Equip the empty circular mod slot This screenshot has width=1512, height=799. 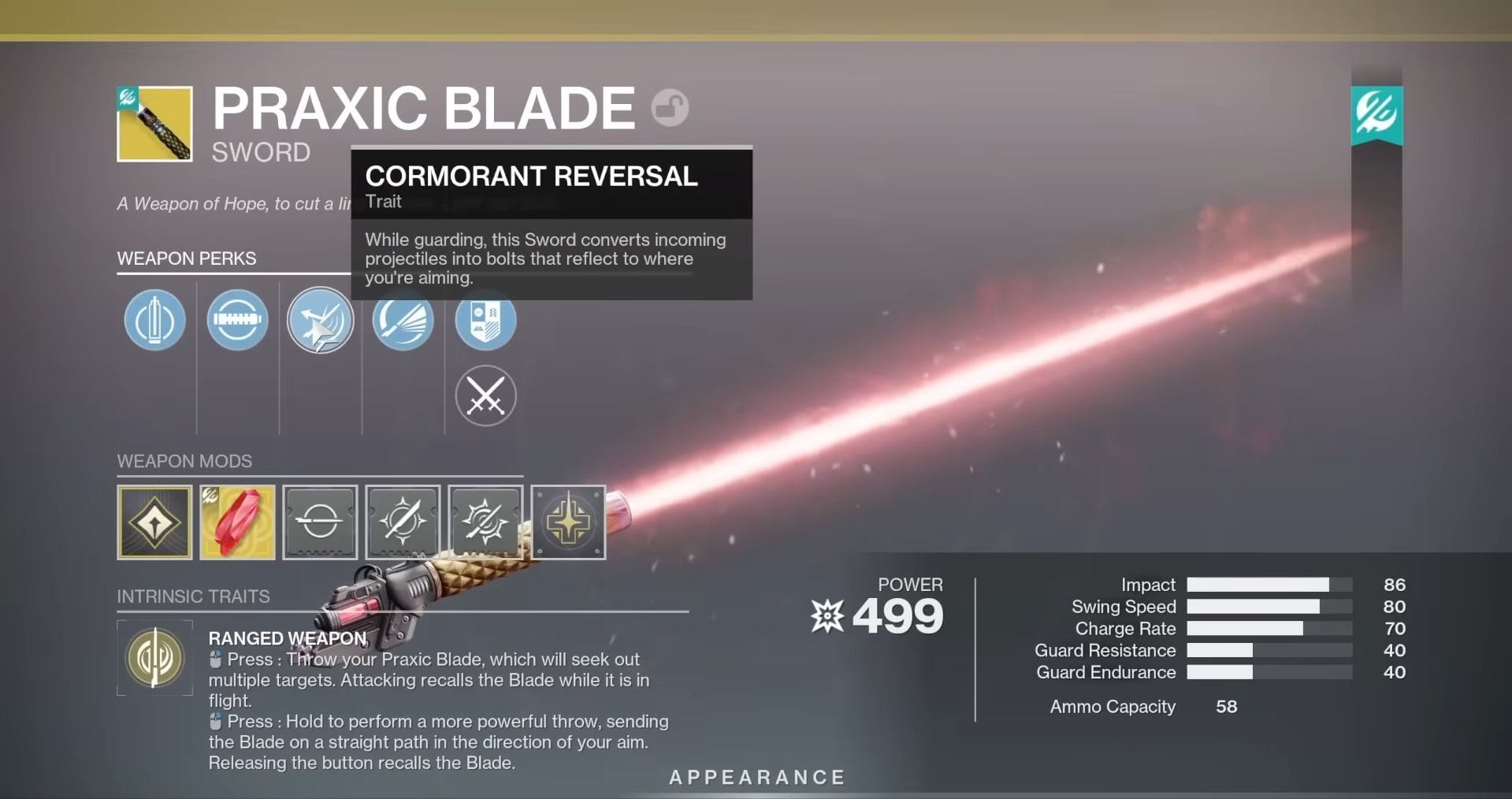(320, 522)
